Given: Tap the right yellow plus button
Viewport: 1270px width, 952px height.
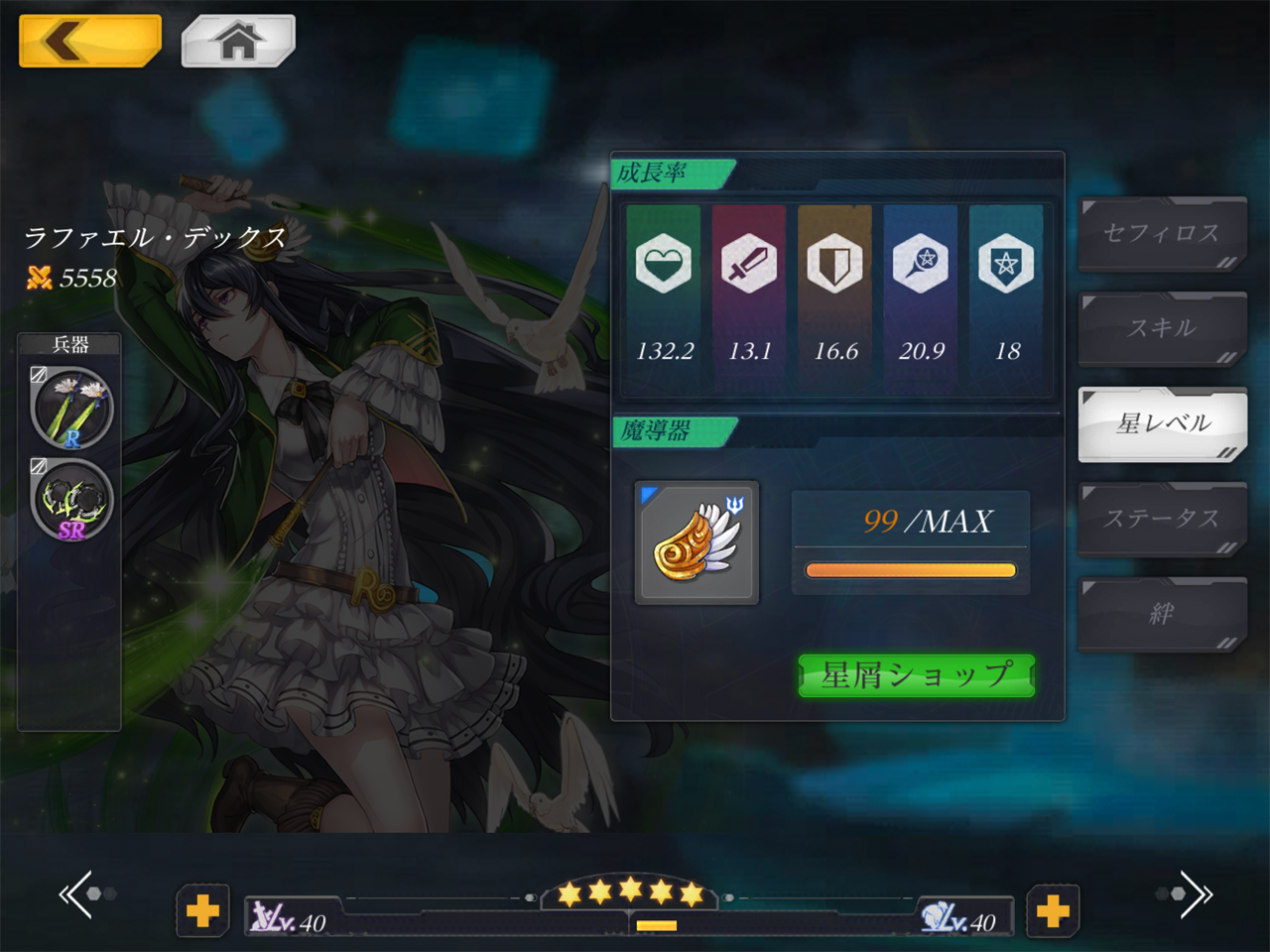Looking at the screenshot, I should (1053, 910).
